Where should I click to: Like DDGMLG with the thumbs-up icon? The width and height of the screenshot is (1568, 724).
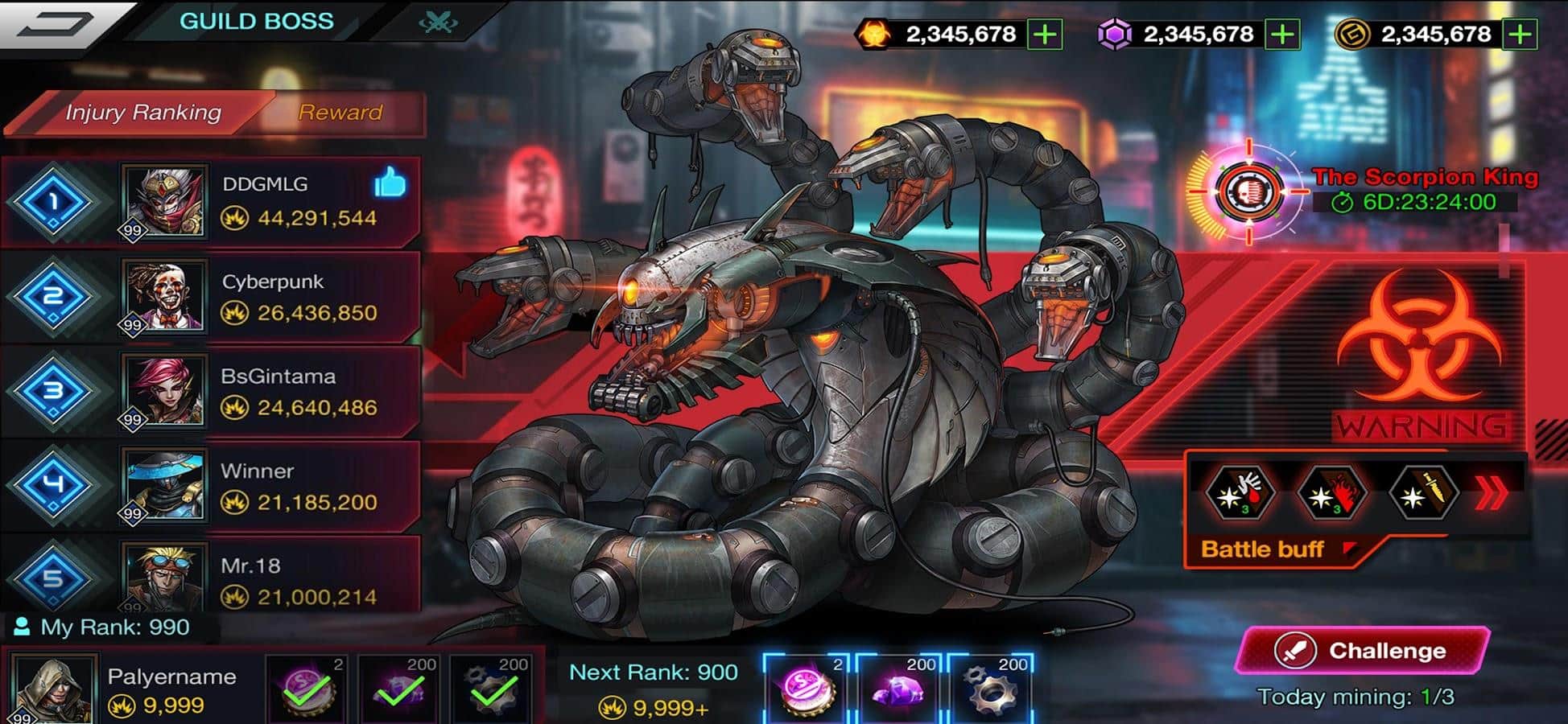pos(390,183)
